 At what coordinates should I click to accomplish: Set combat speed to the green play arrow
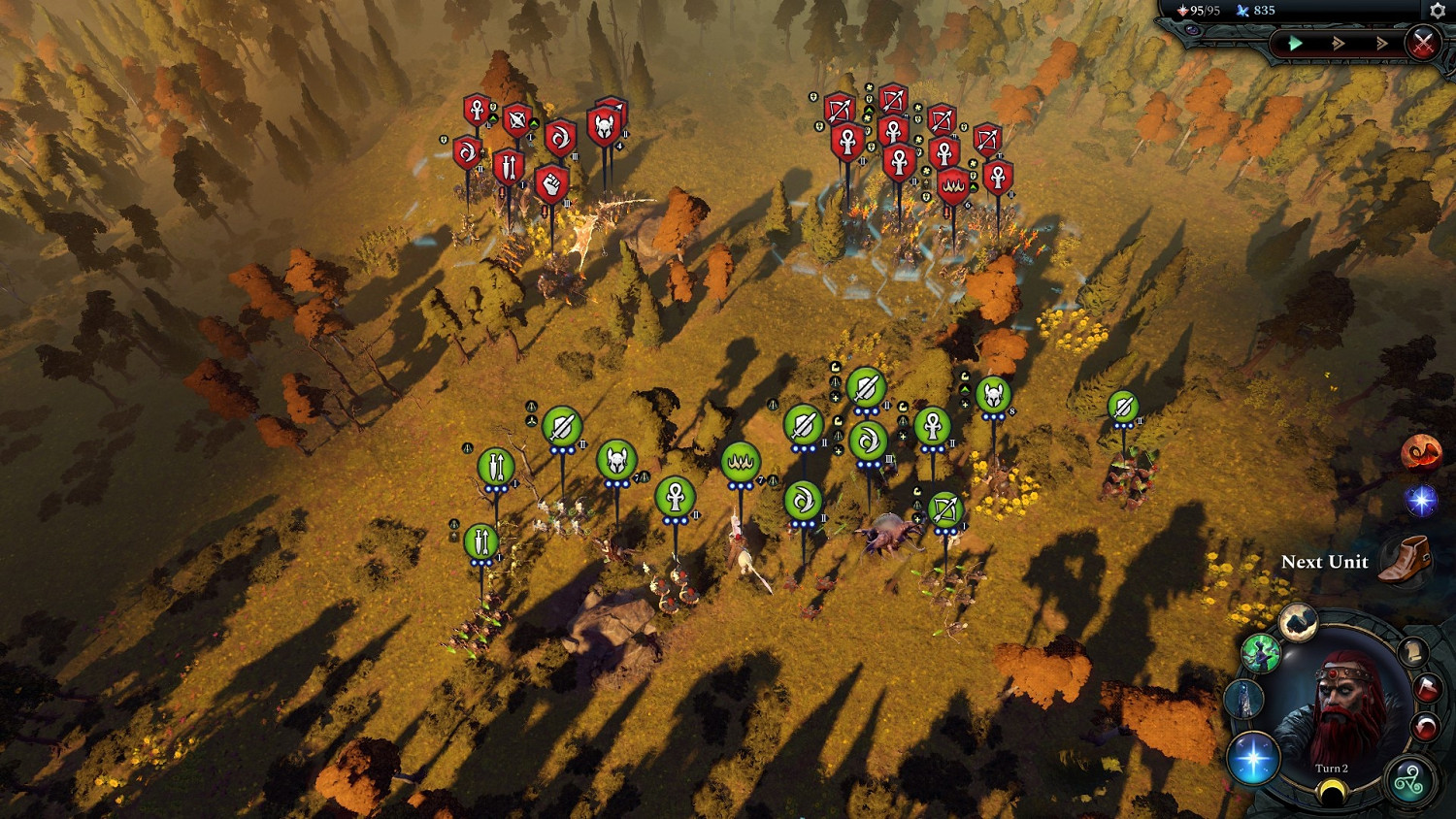[1295, 43]
